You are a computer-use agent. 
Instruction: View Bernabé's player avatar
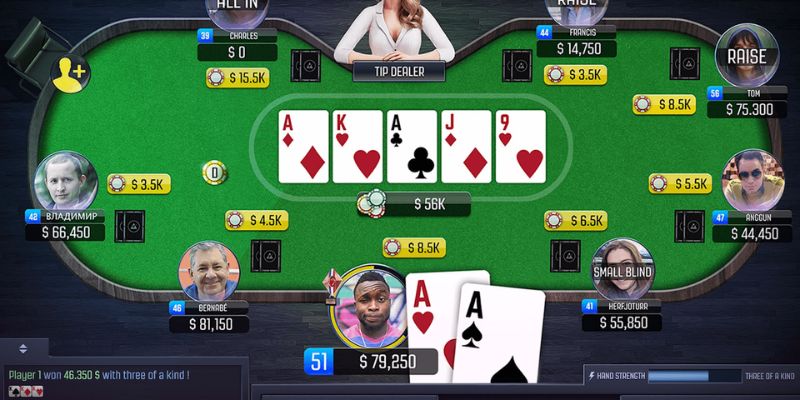click(209, 270)
